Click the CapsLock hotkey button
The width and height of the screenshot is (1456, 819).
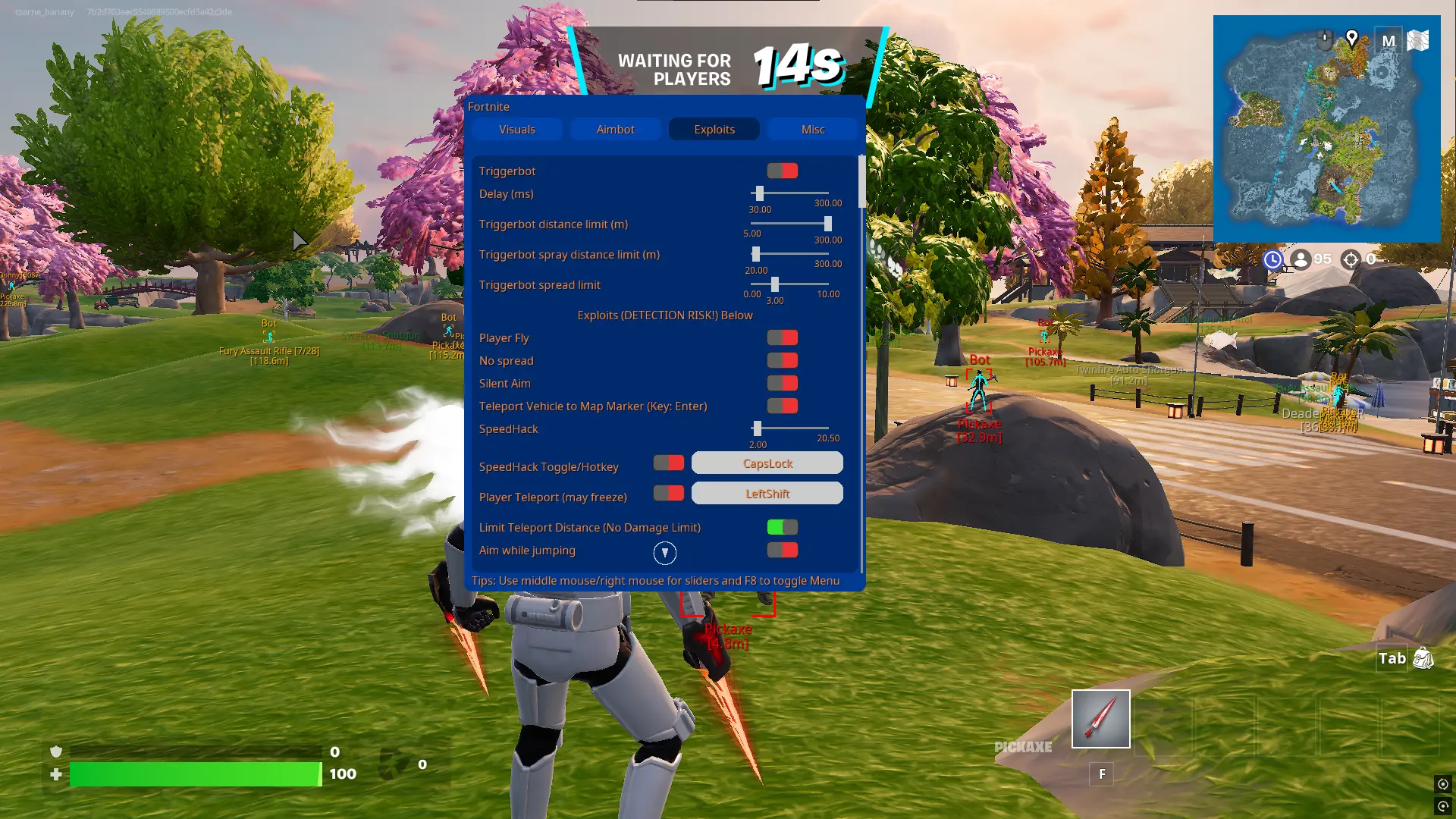pos(767,463)
